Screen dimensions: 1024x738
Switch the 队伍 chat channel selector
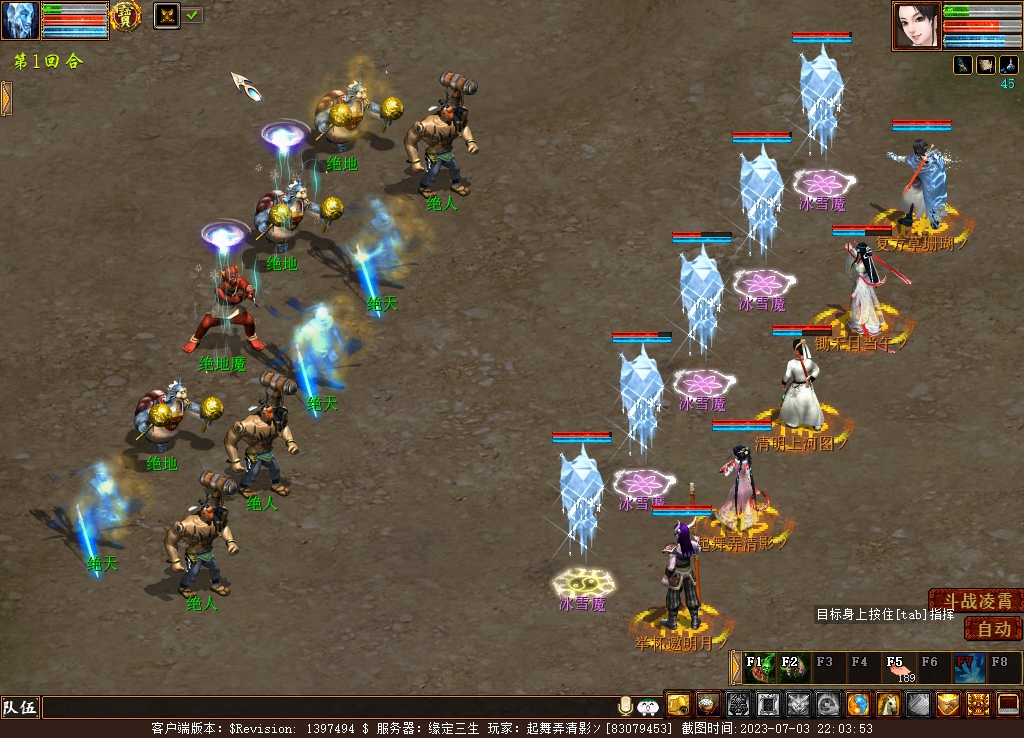tap(20, 708)
